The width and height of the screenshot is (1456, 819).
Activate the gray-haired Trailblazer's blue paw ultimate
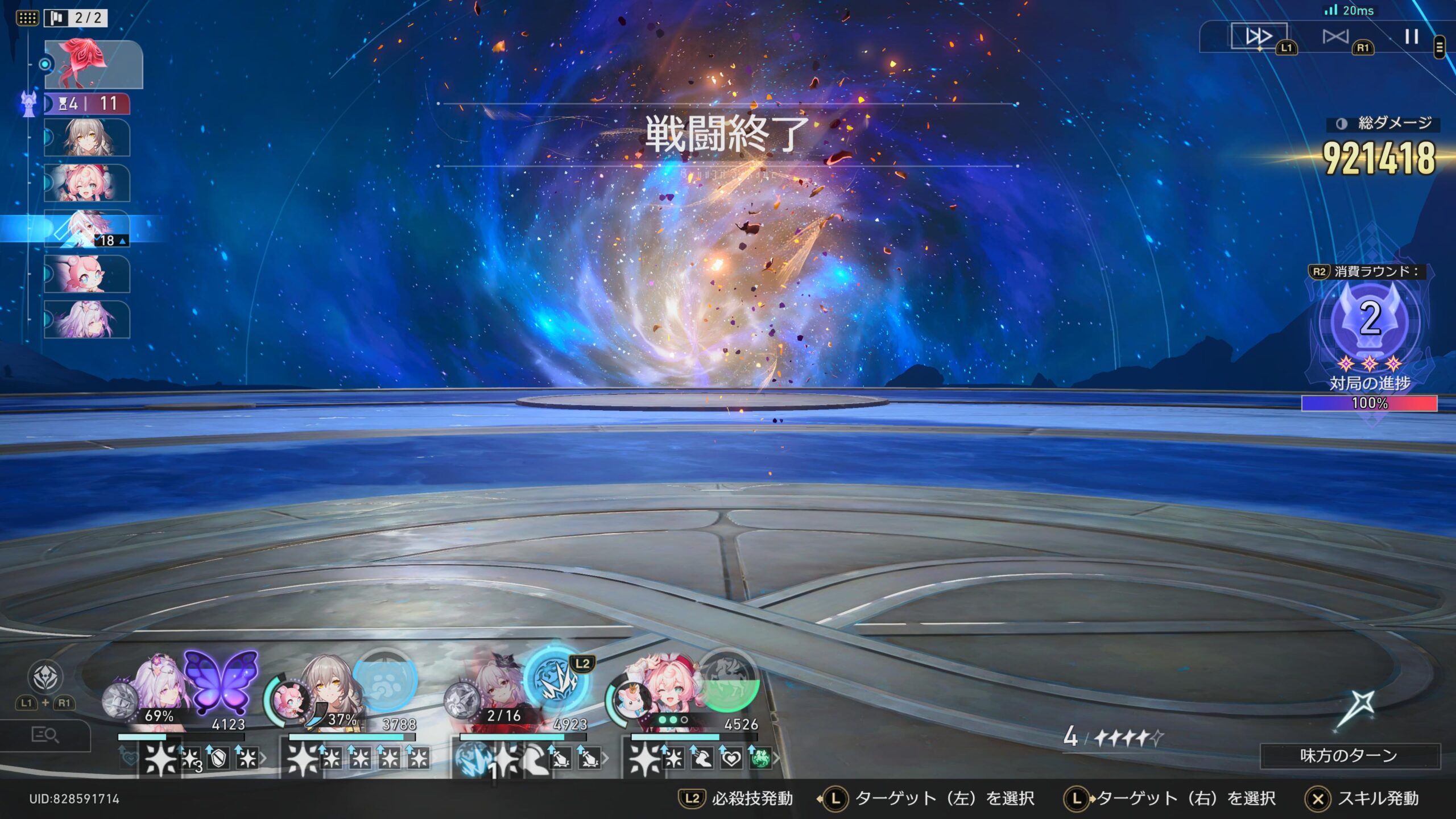click(x=385, y=682)
